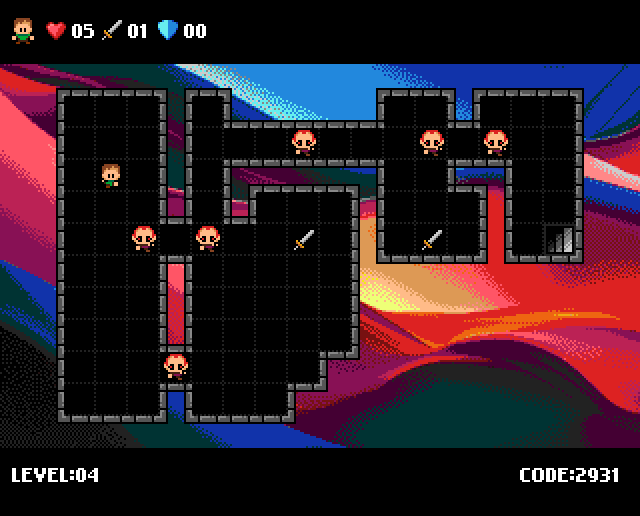Select the red heart lives icon
Image resolution: width=640 pixels, height=516 pixels.
pos(56,31)
